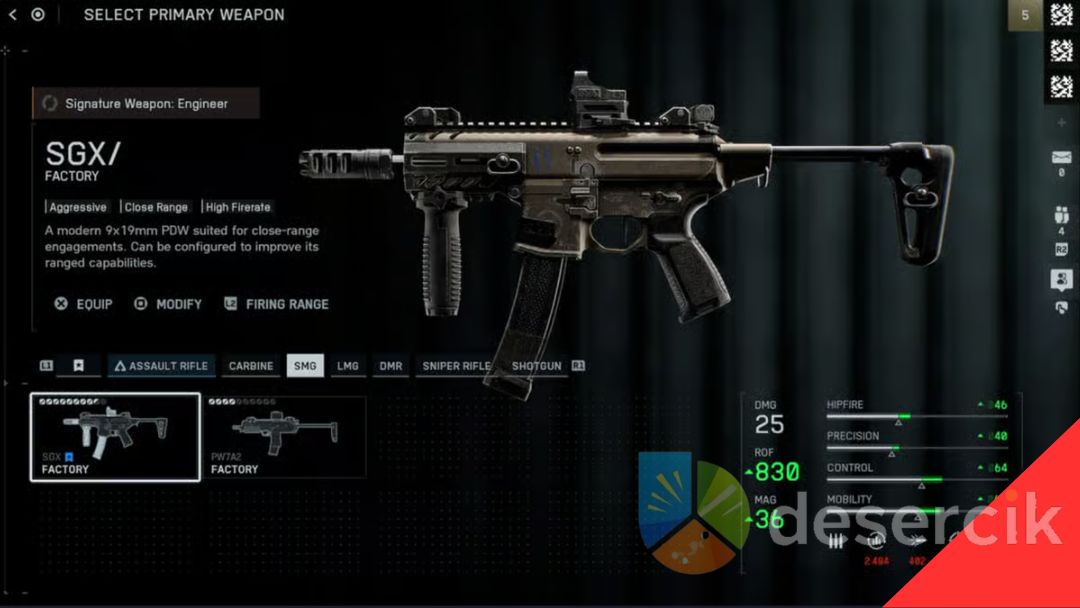Choose the Sniper Rifle category

tap(456, 366)
